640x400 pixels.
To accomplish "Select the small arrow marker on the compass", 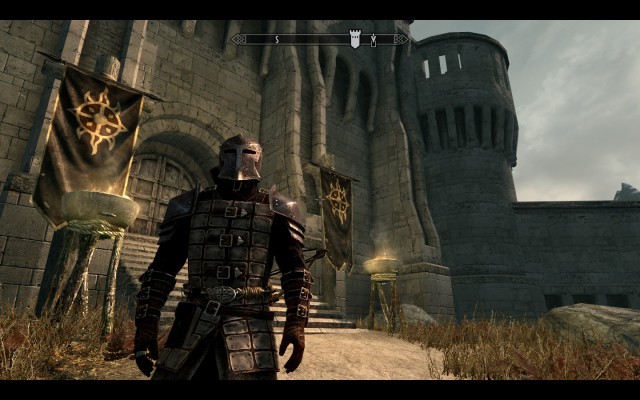I will (x=374, y=40).
